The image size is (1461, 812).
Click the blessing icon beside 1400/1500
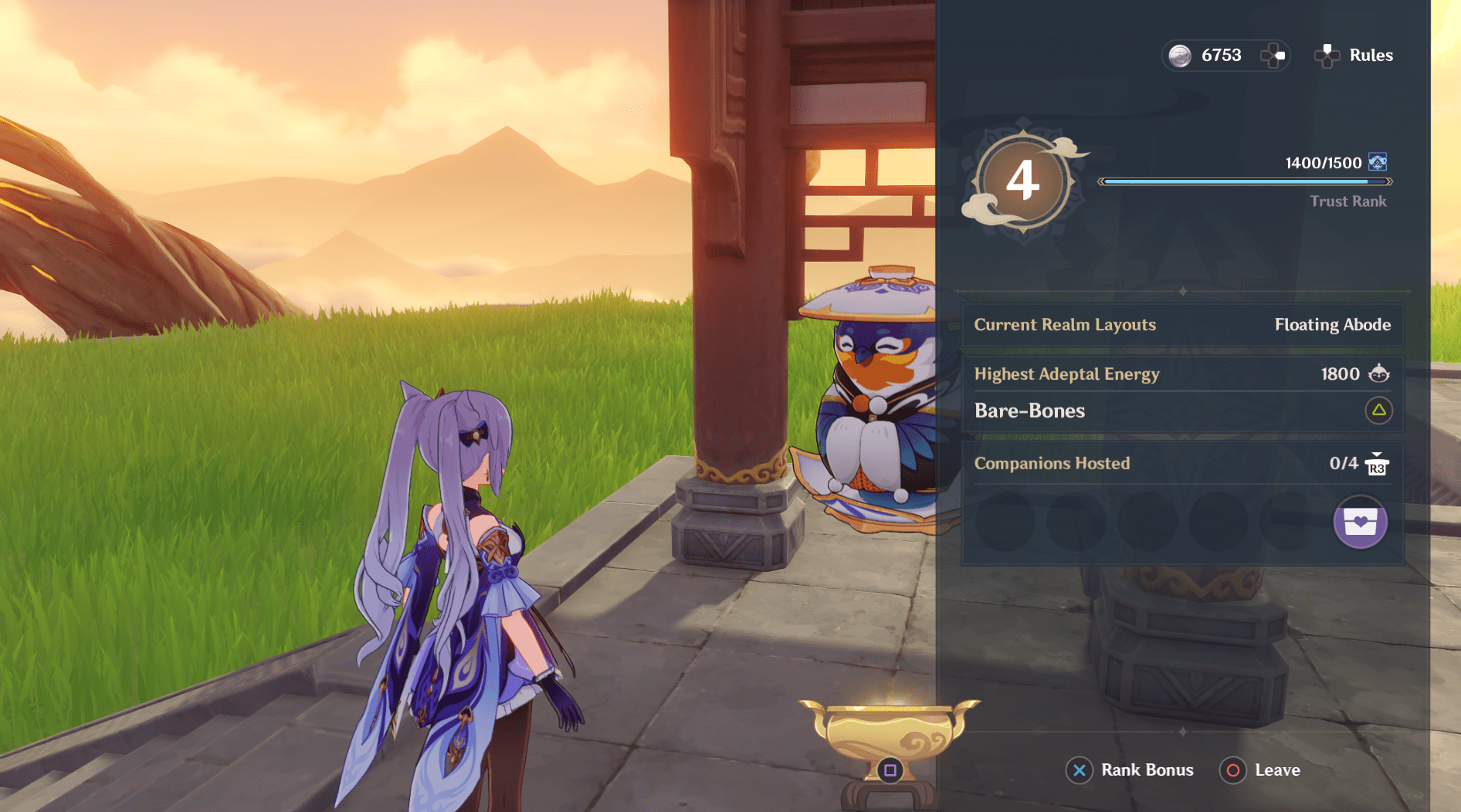1379,162
